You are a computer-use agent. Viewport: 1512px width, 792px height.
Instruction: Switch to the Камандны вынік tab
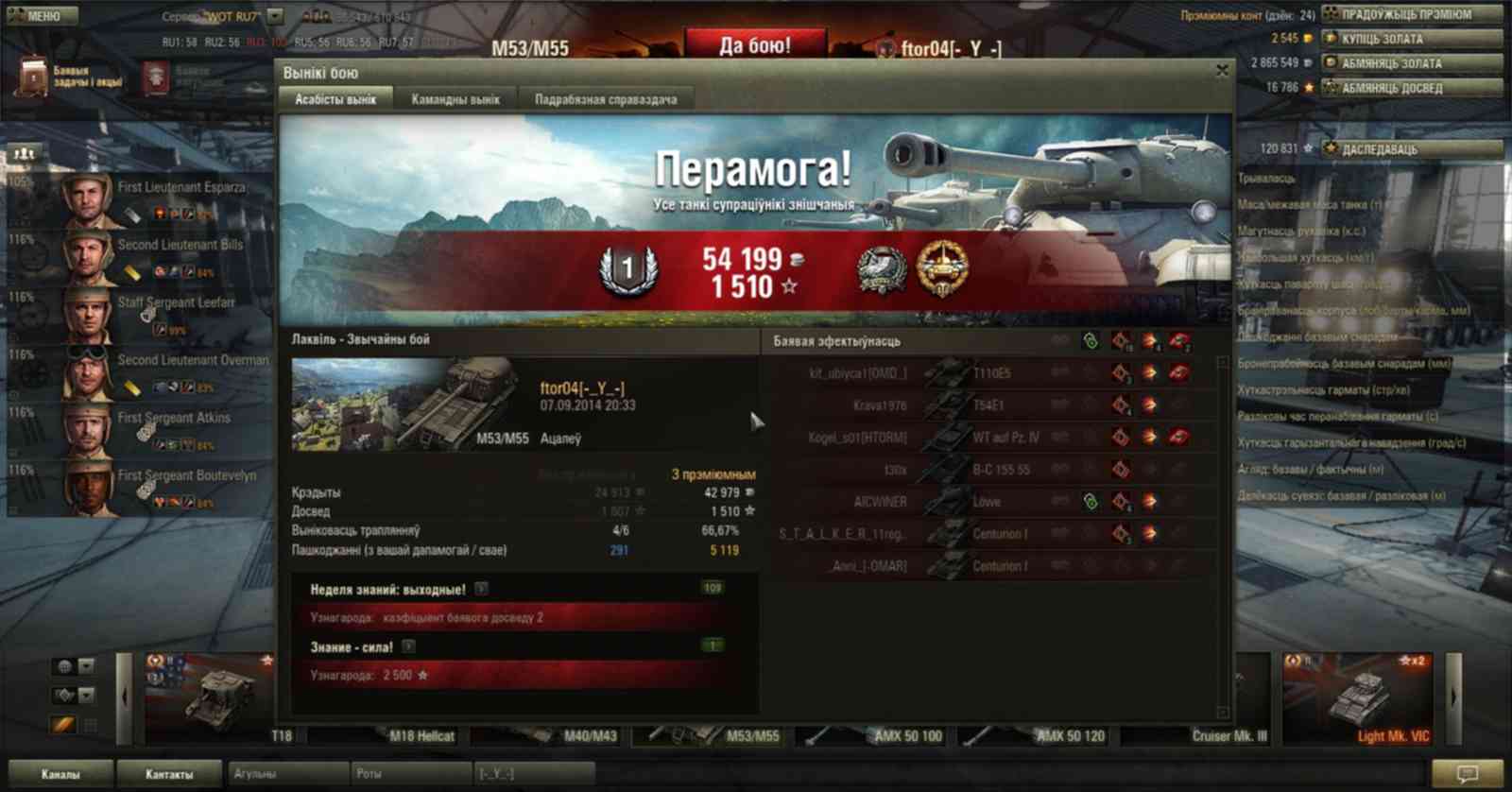pos(455,99)
